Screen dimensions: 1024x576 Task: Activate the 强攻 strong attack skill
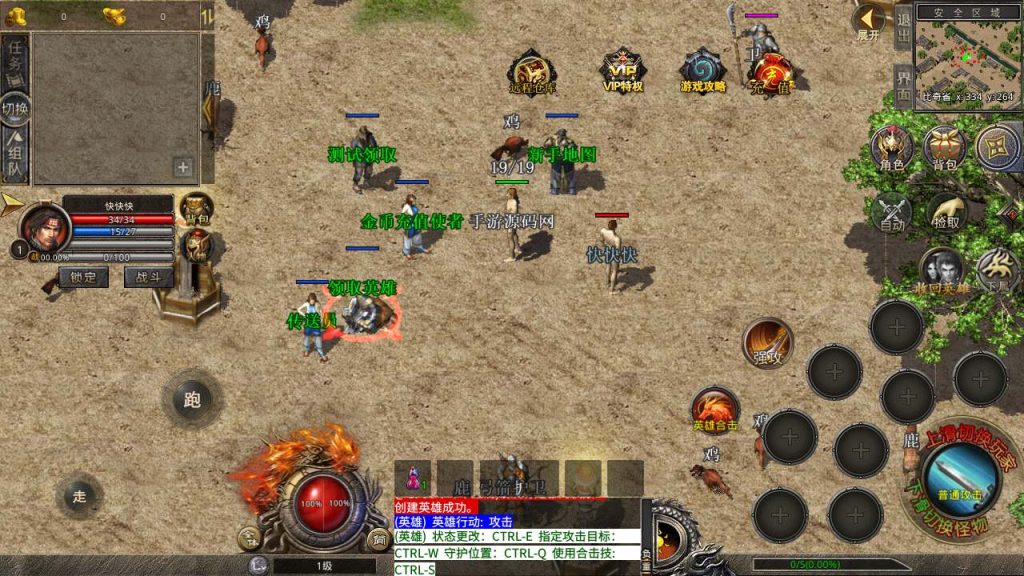[767, 344]
